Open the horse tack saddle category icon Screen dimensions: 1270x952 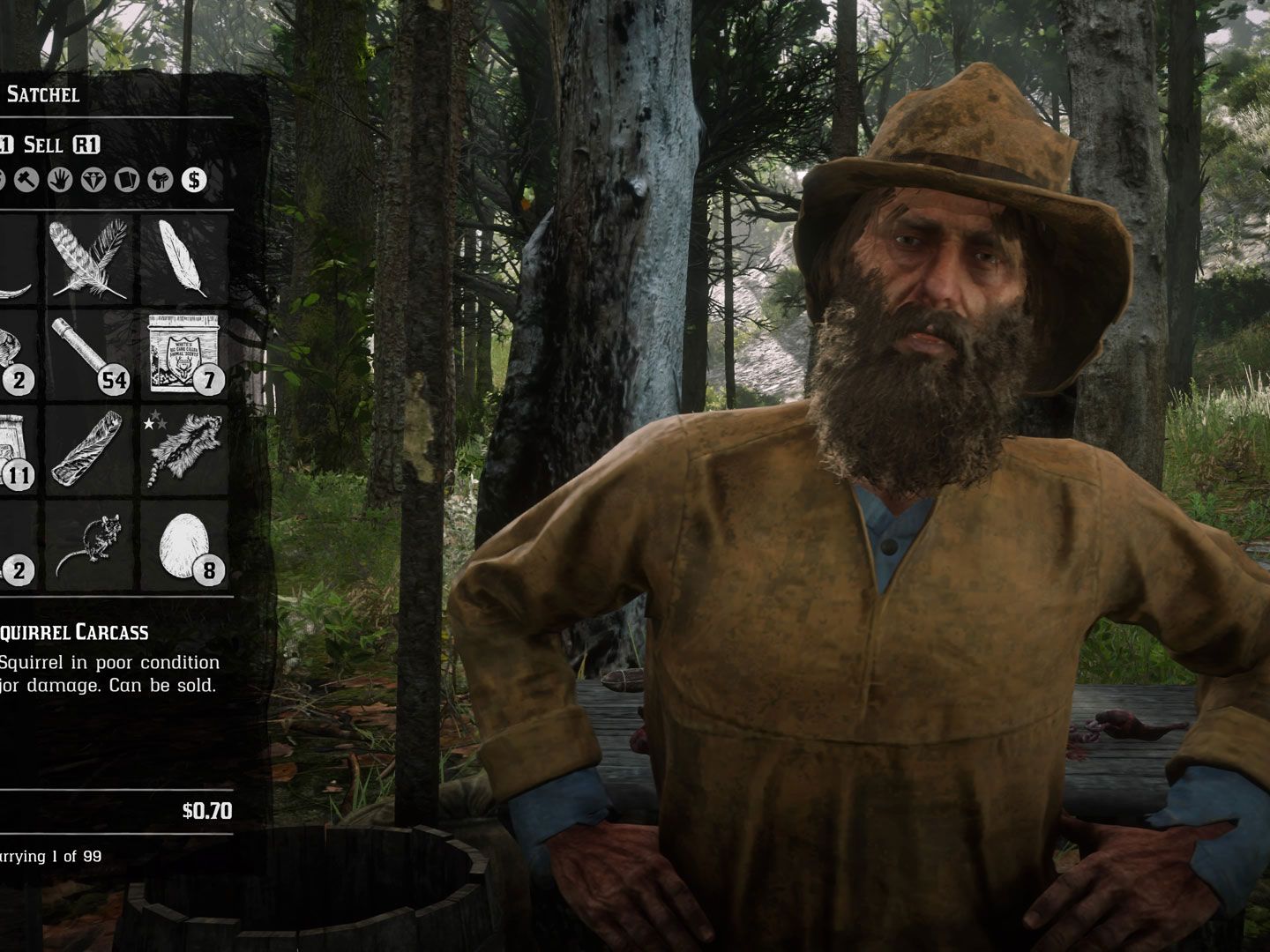pos(160,180)
